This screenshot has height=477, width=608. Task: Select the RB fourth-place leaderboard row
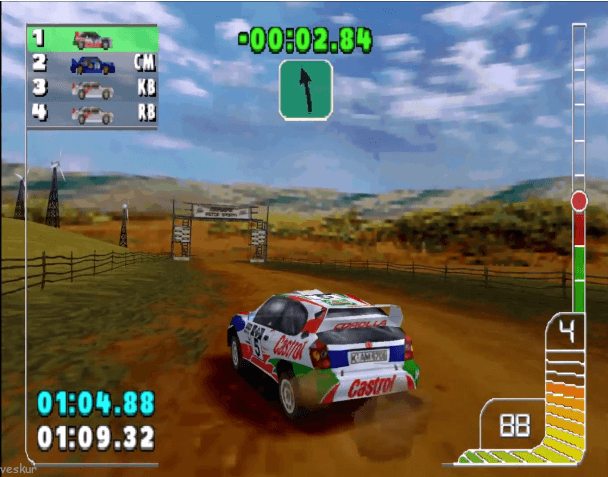point(93,113)
